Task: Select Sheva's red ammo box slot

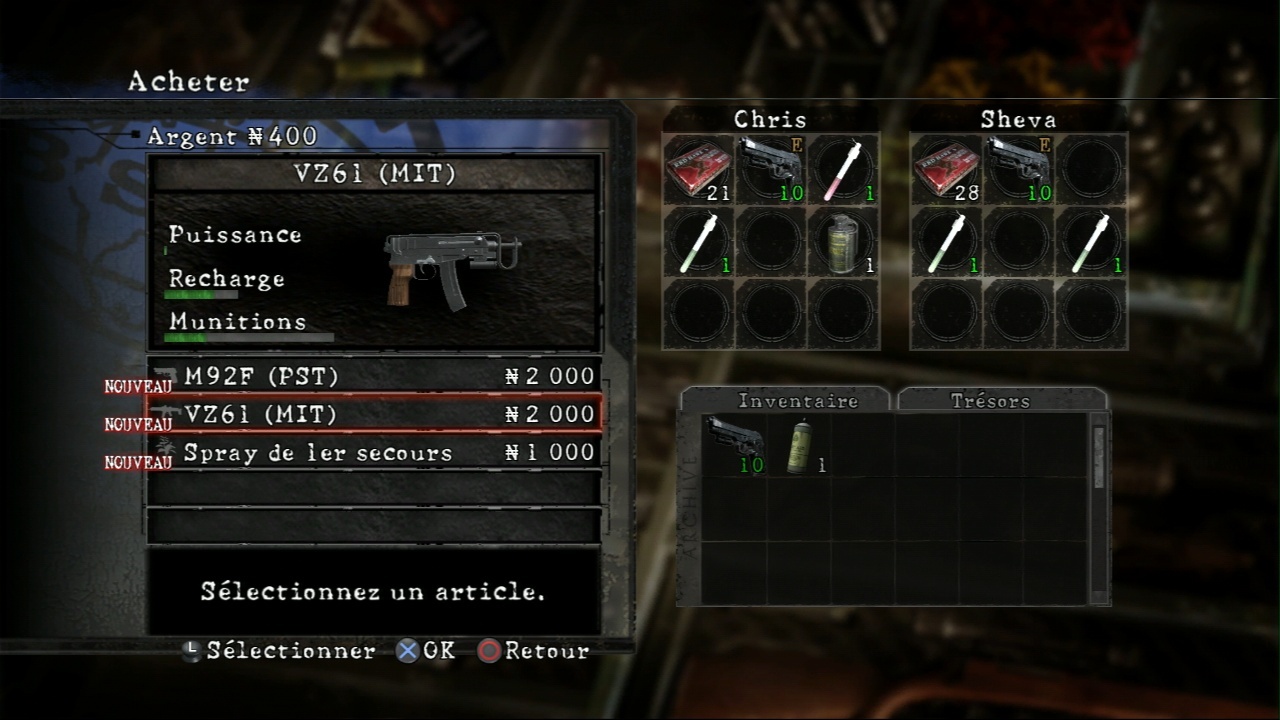Action: (945, 170)
